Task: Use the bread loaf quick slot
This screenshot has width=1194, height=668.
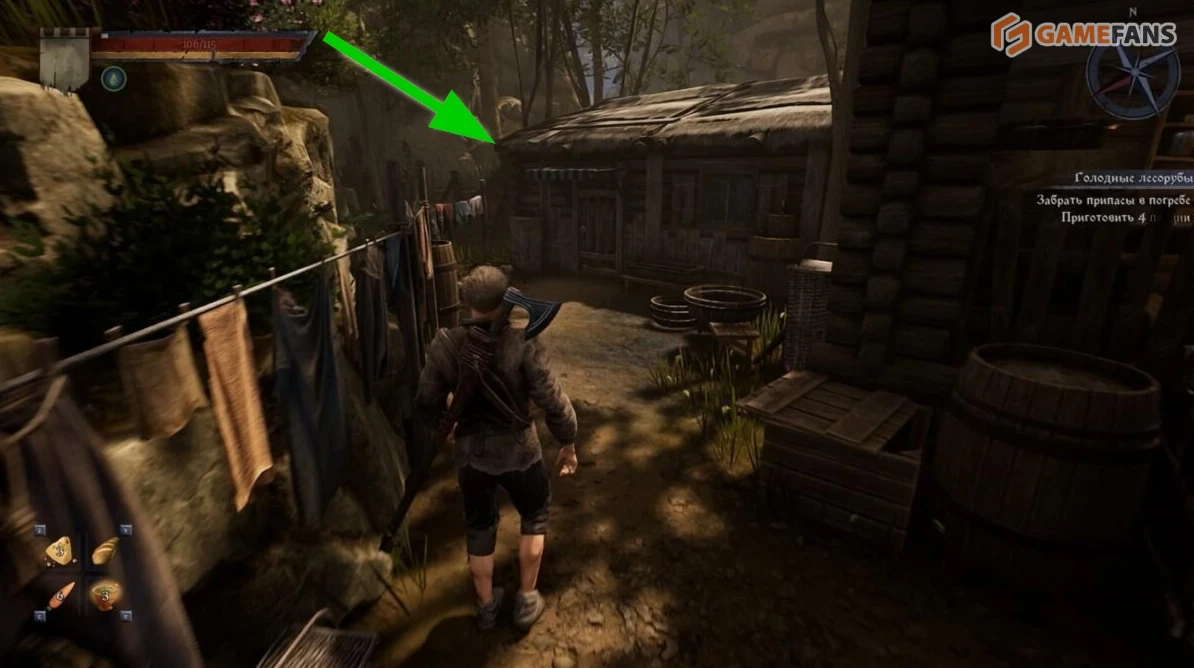Action: coord(104,551)
